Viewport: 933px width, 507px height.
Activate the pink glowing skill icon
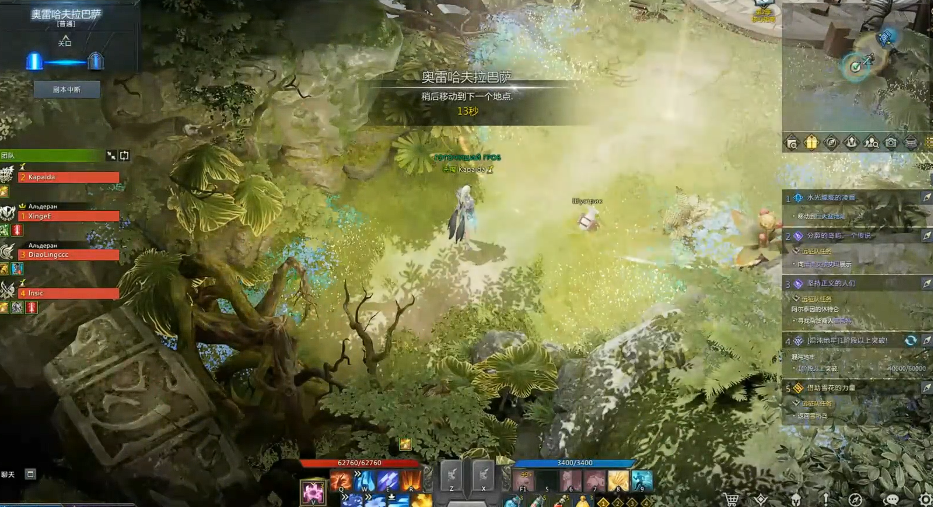pyautogui.click(x=314, y=492)
